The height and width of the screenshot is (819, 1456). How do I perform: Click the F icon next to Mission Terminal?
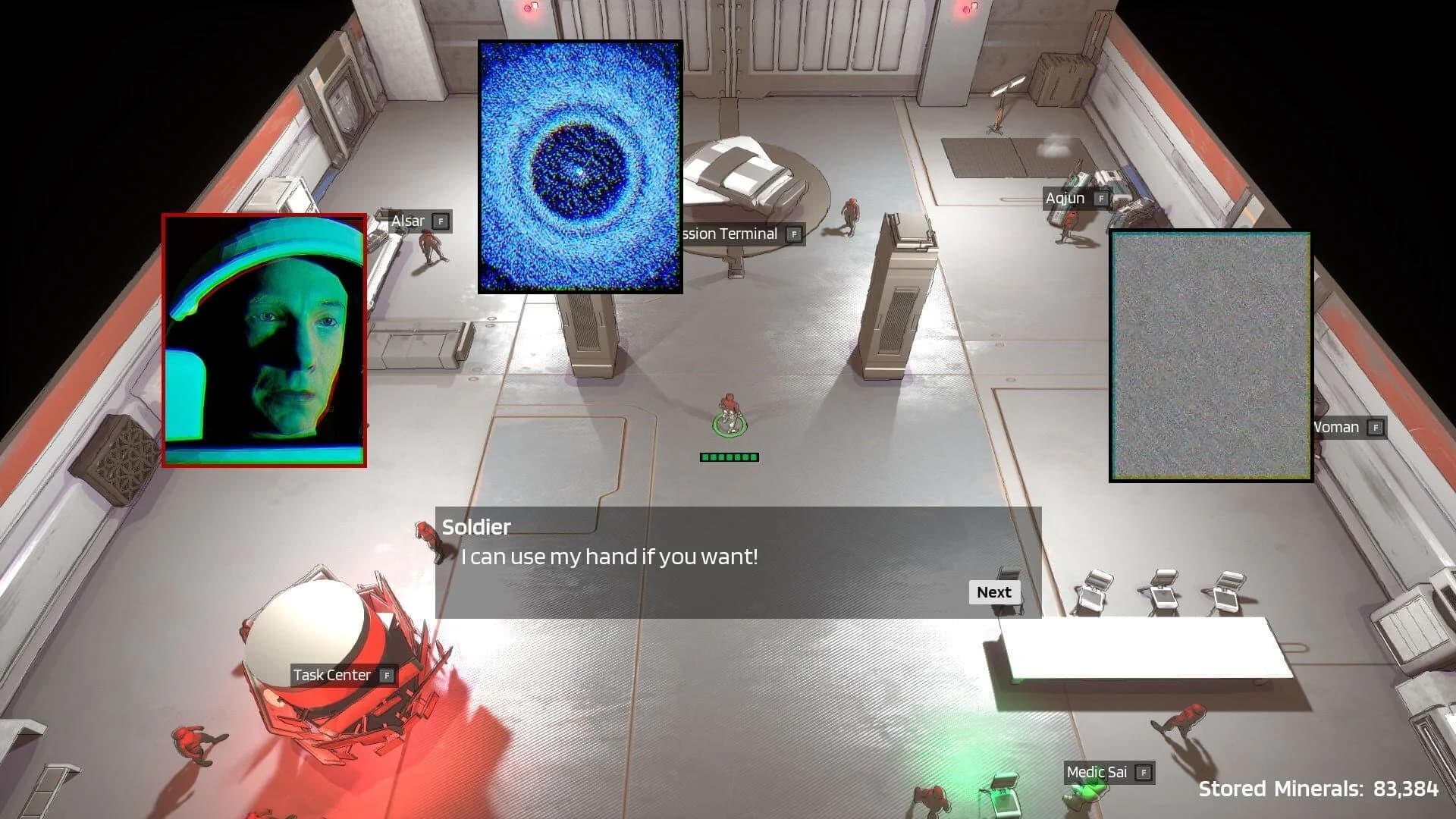tap(793, 234)
